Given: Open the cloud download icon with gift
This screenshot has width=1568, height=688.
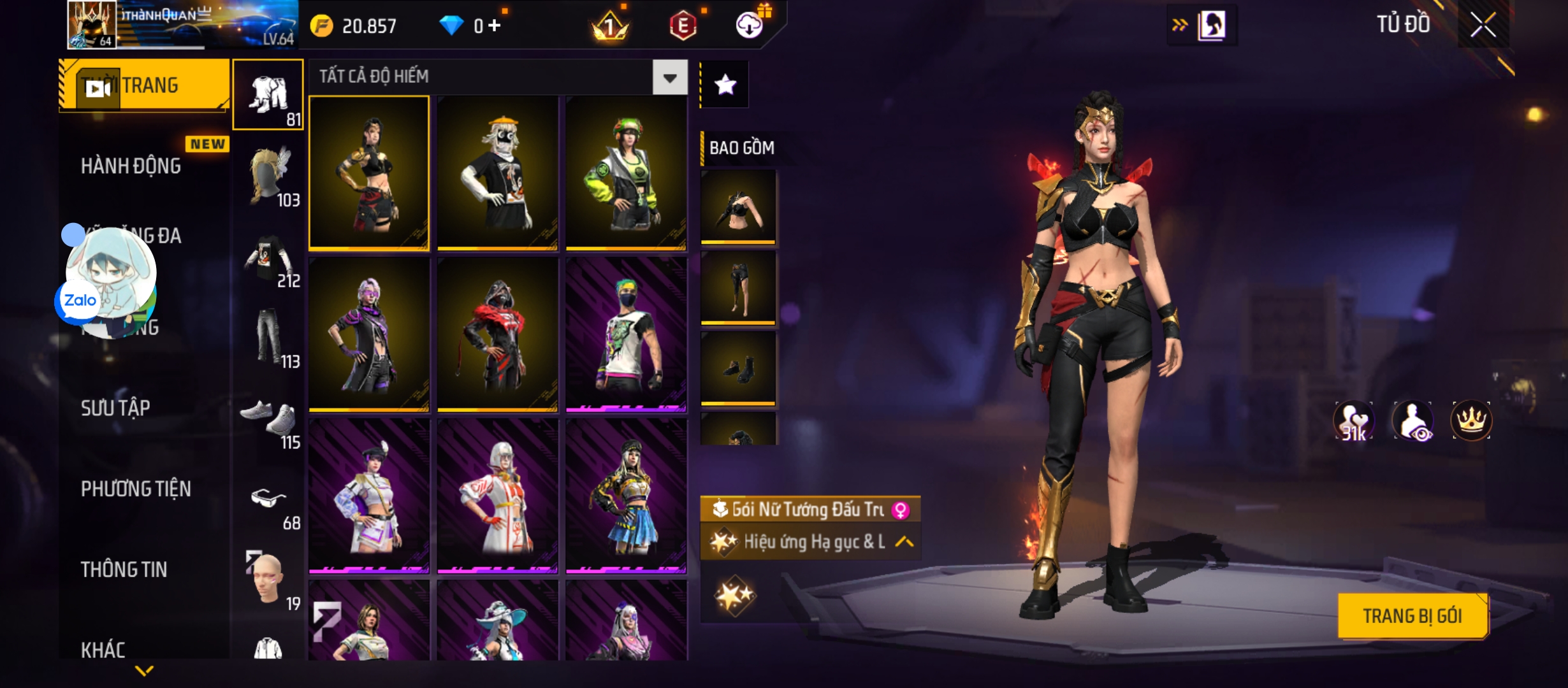Looking at the screenshot, I should coord(750,25).
